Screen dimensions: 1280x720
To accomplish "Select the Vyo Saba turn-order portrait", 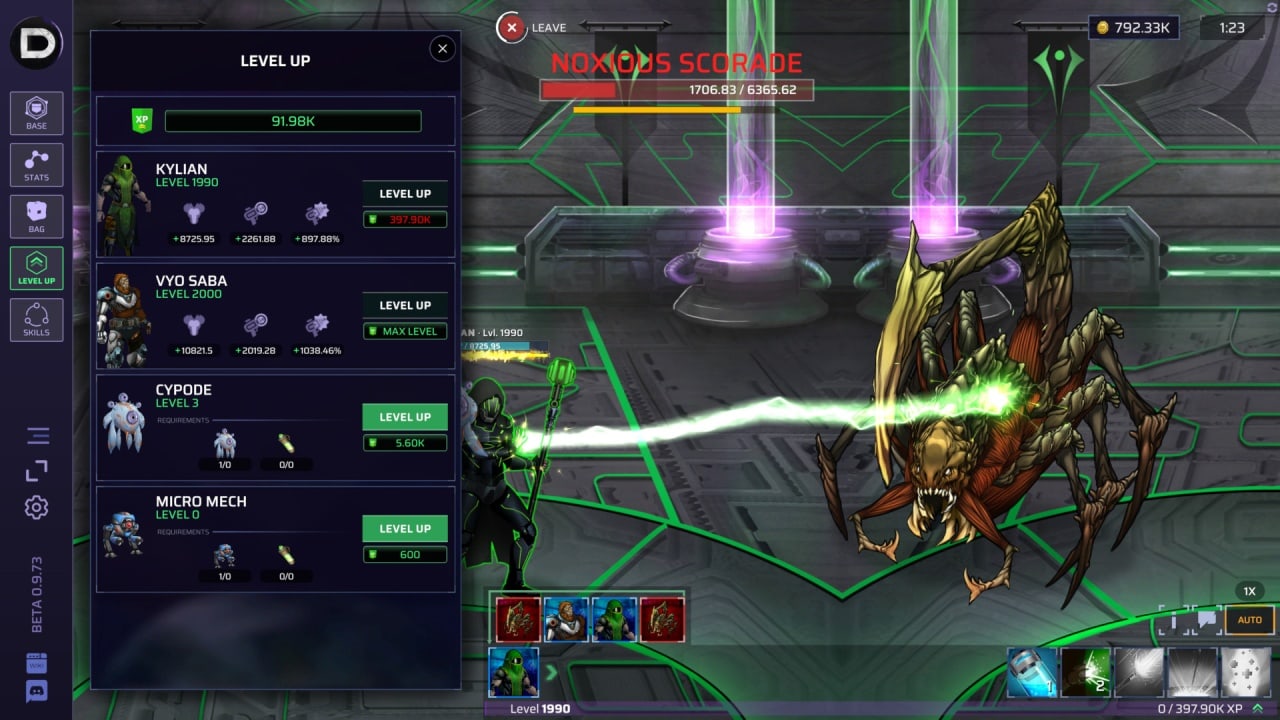I will click(x=565, y=620).
